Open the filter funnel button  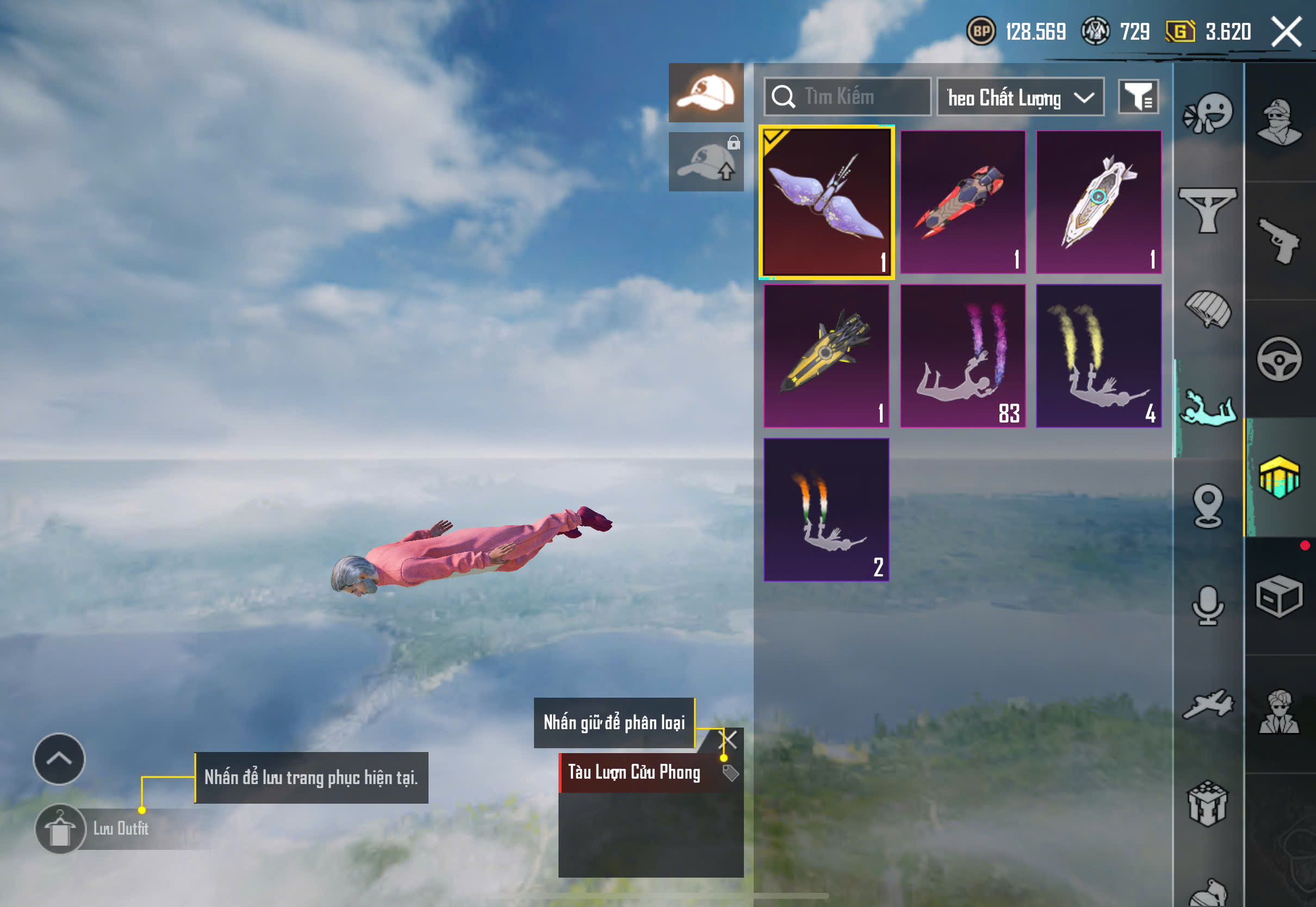[x=1138, y=97]
